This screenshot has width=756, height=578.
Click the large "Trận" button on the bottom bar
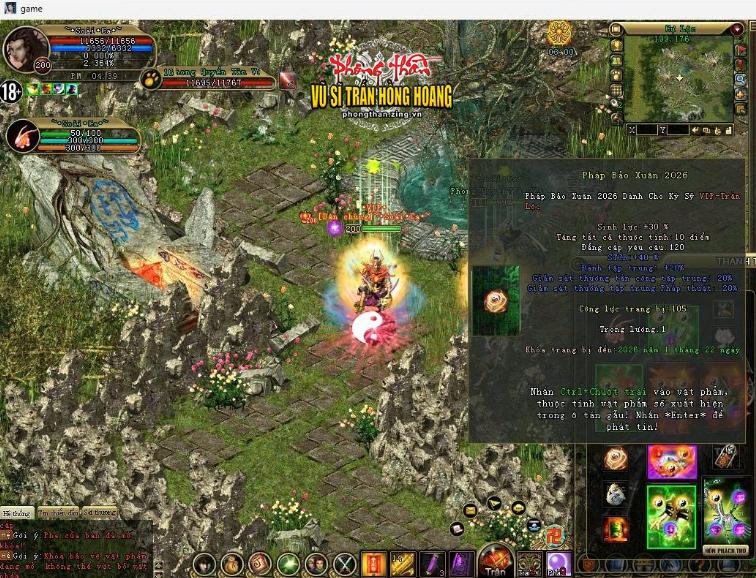[497, 561]
